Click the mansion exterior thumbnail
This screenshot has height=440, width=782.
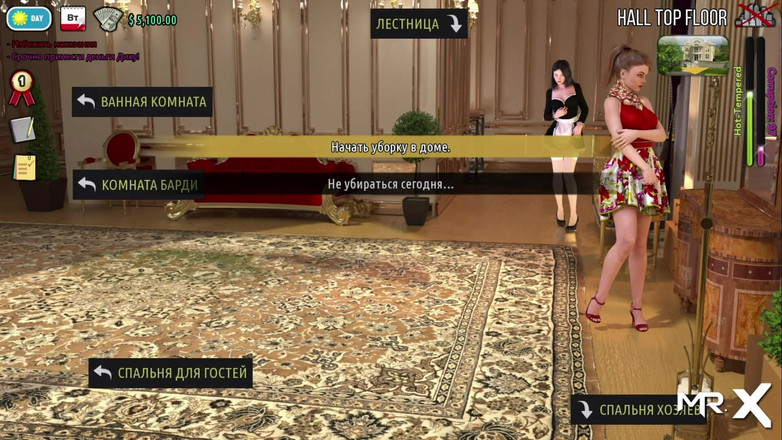click(x=693, y=55)
